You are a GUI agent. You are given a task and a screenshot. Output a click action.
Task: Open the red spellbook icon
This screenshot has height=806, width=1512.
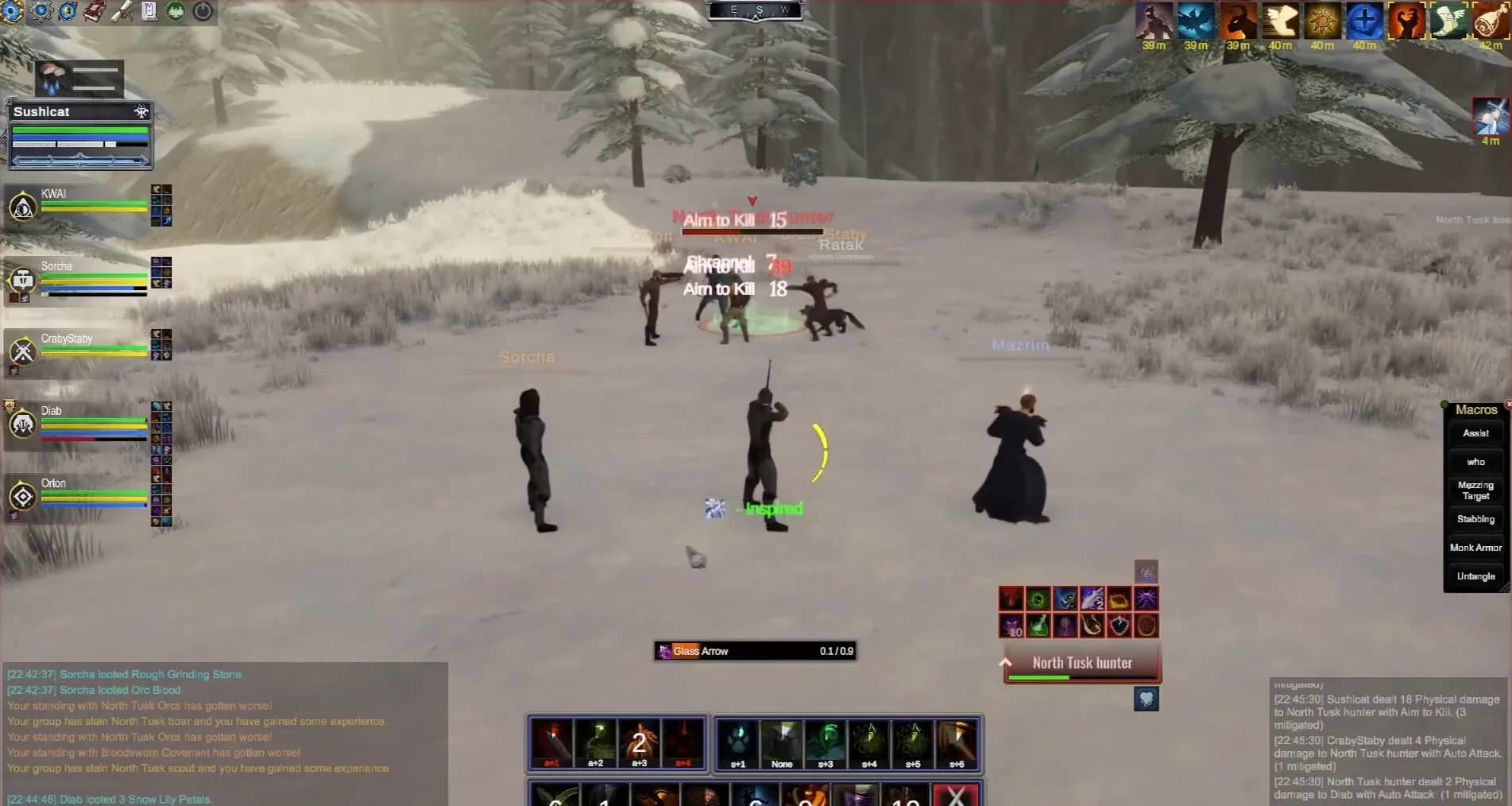click(95, 11)
